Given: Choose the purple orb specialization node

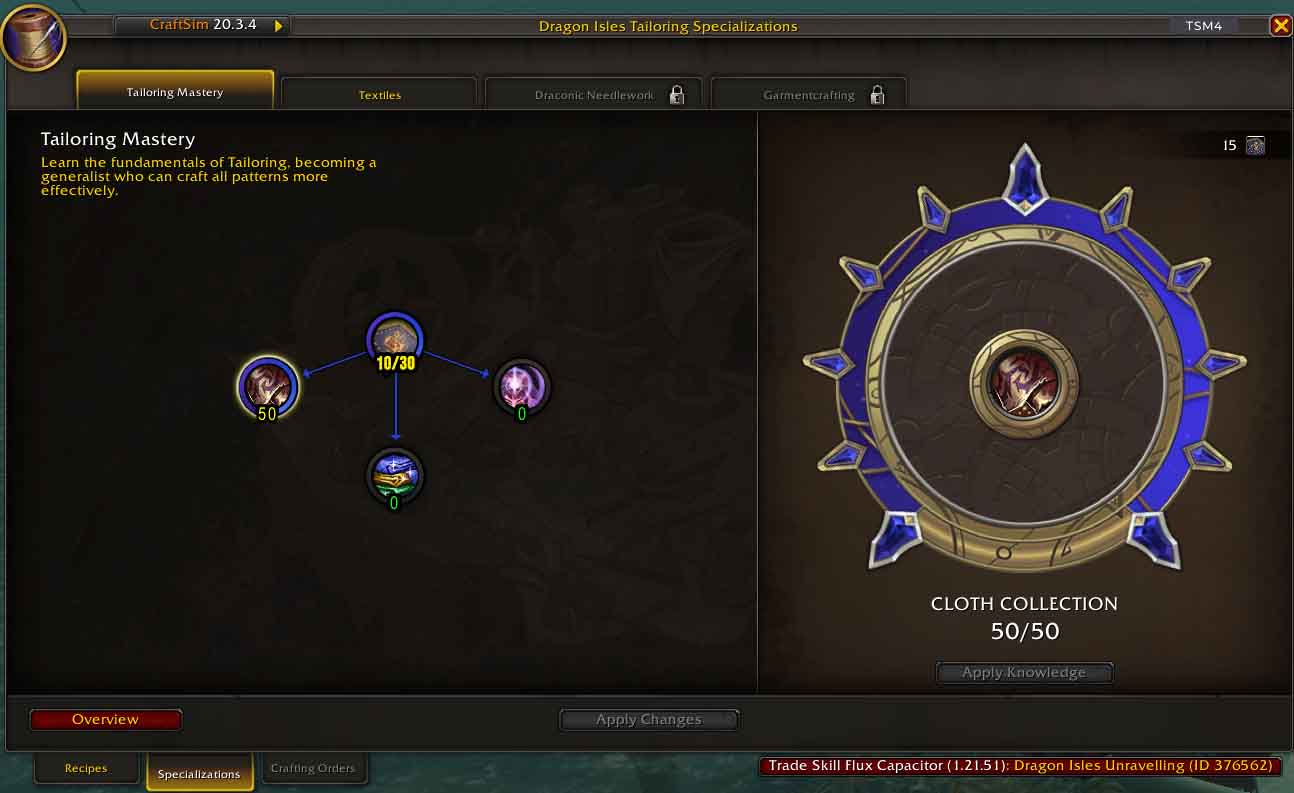Looking at the screenshot, I should click(522, 387).
